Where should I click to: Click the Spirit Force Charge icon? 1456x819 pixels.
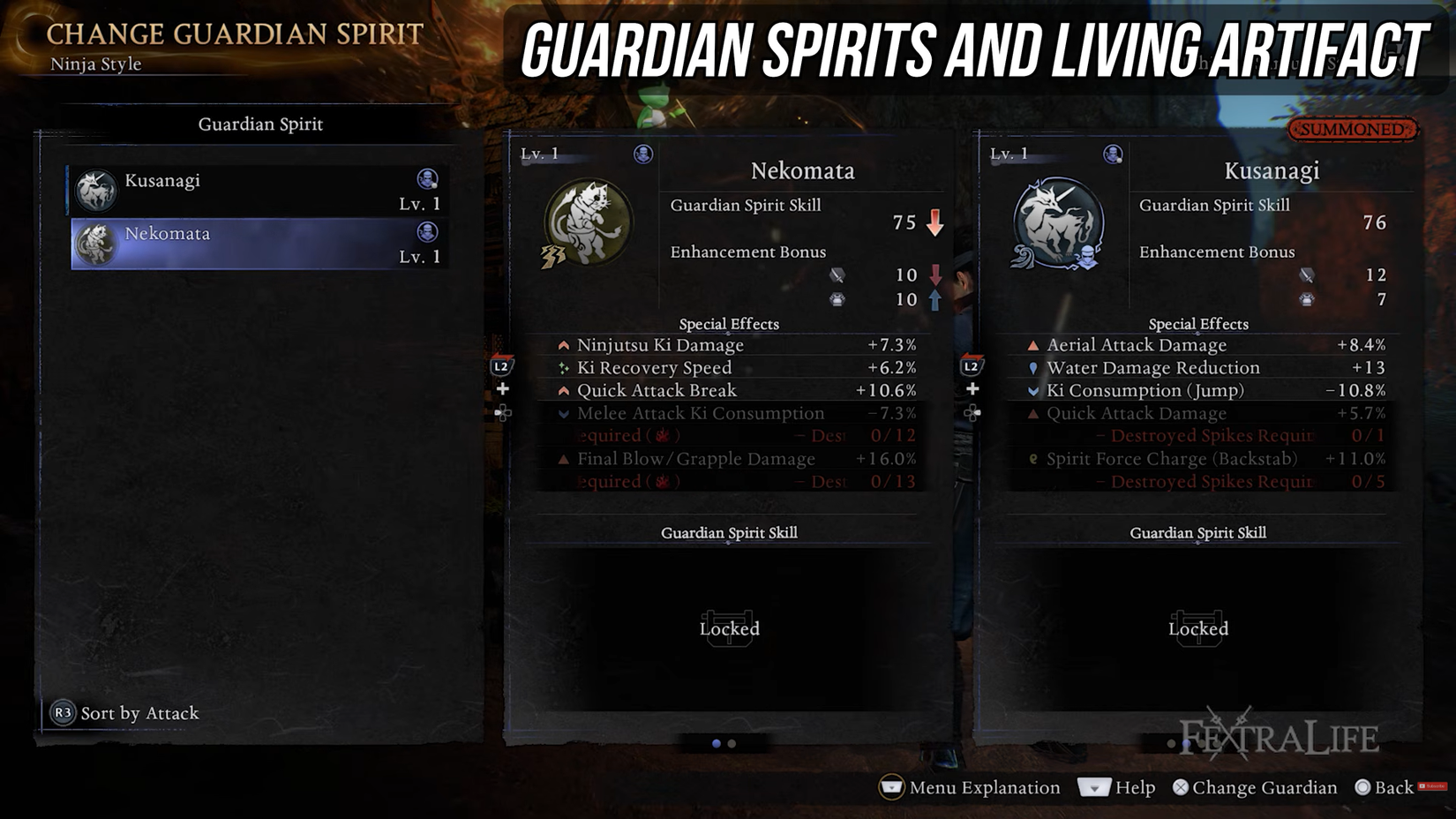pos(1032,459)
